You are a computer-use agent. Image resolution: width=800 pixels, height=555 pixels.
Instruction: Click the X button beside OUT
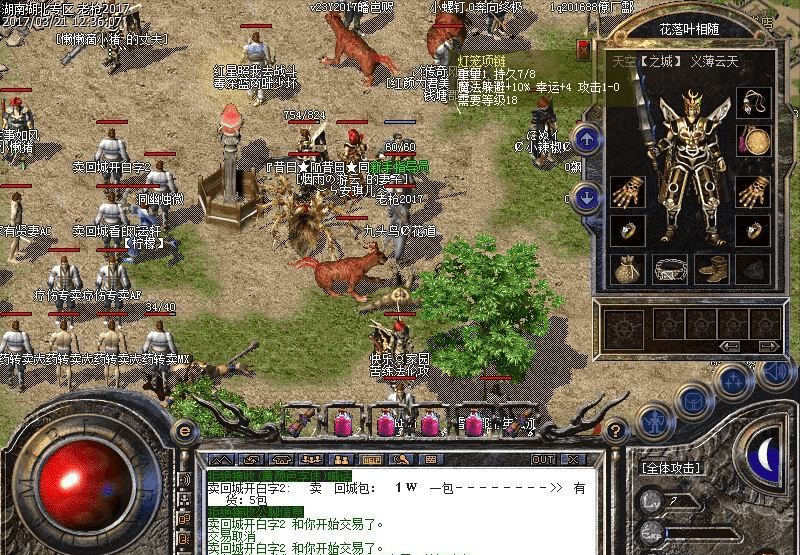[x=573, y=459]
